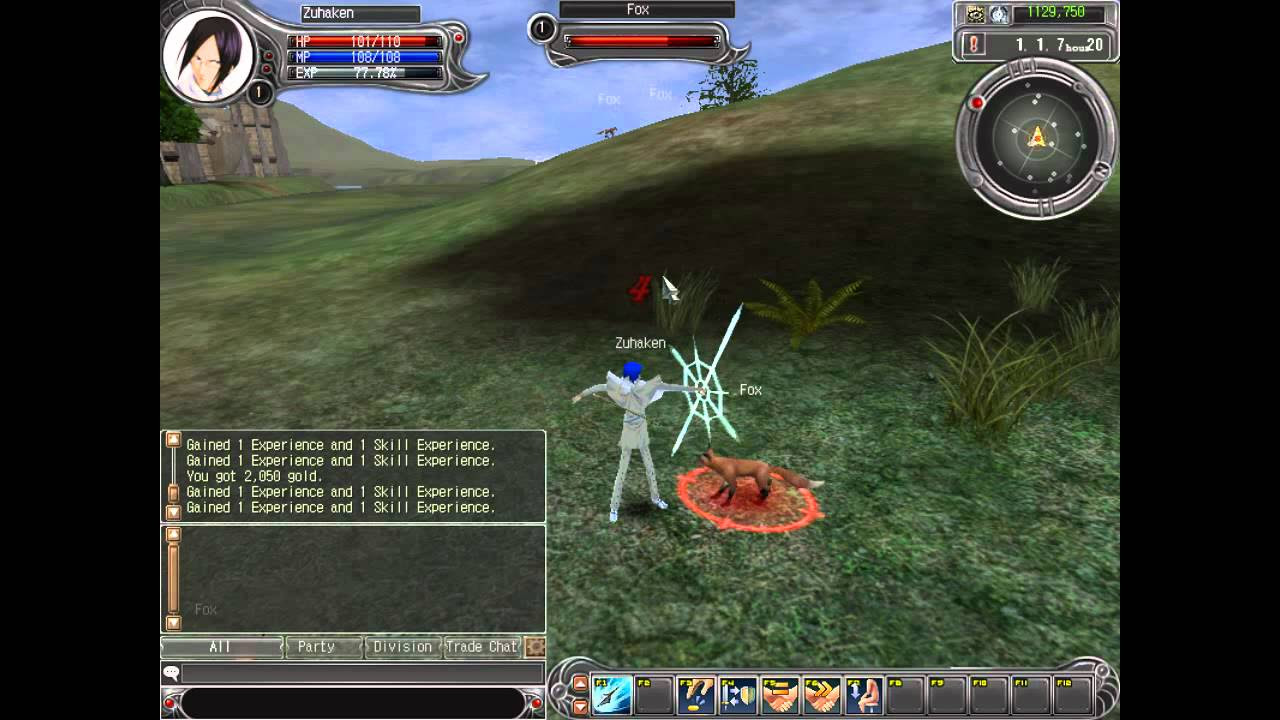The width and height of the screenshot is (1280, 720).
Task: Click inside the chat input field
Action: coord(360,674)
